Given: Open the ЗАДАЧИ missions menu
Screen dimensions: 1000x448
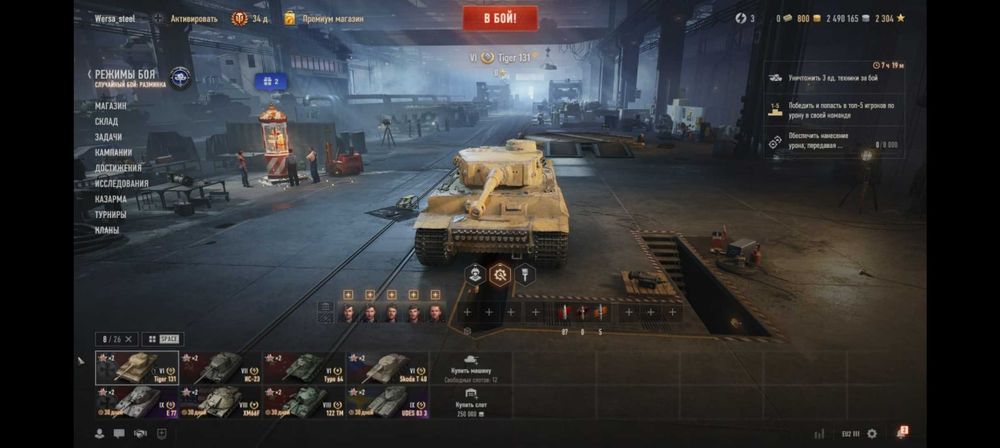Looking at the screenshot, I should (109, 137).
